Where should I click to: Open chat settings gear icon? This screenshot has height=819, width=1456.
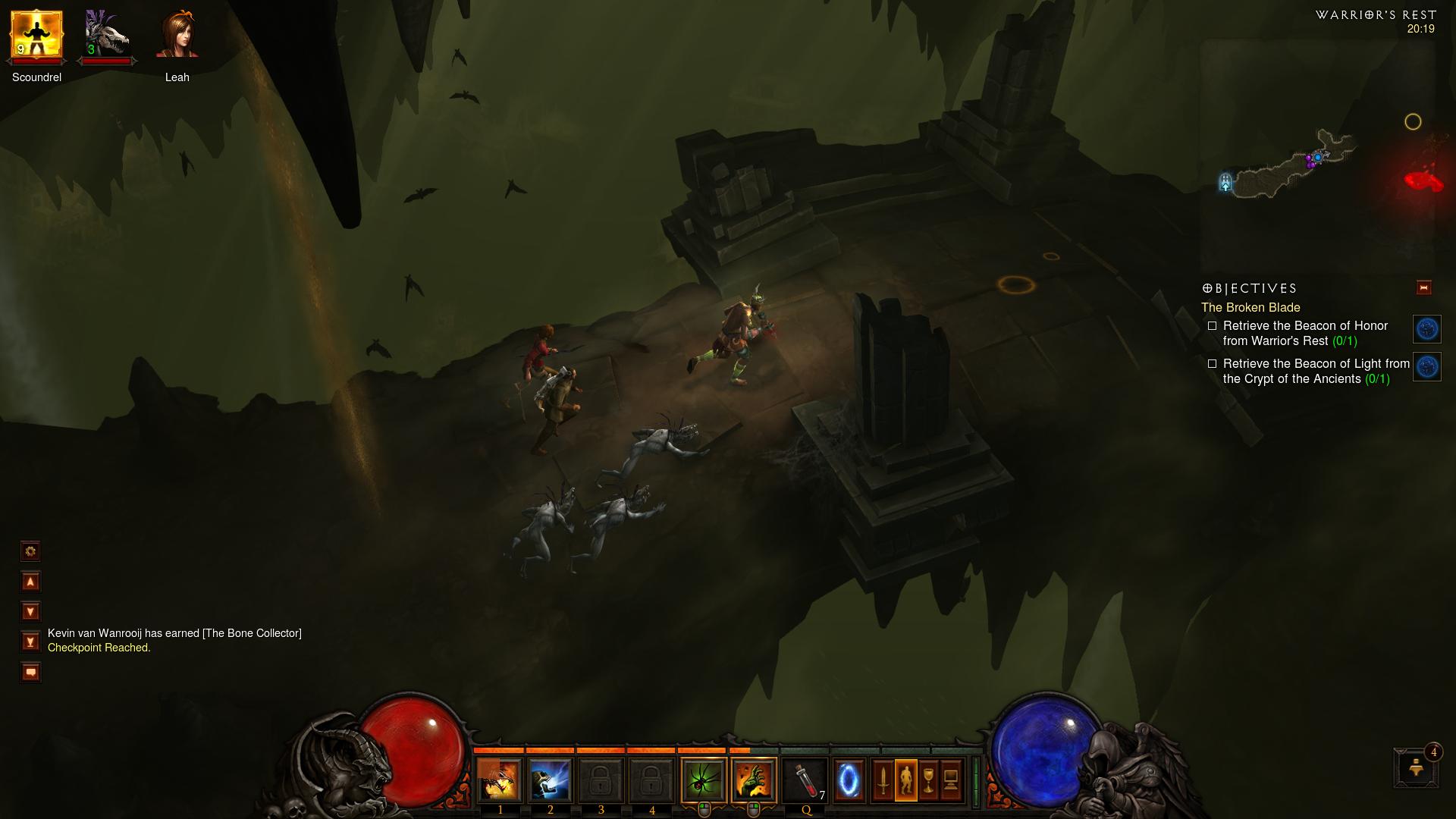pos(30,551)
